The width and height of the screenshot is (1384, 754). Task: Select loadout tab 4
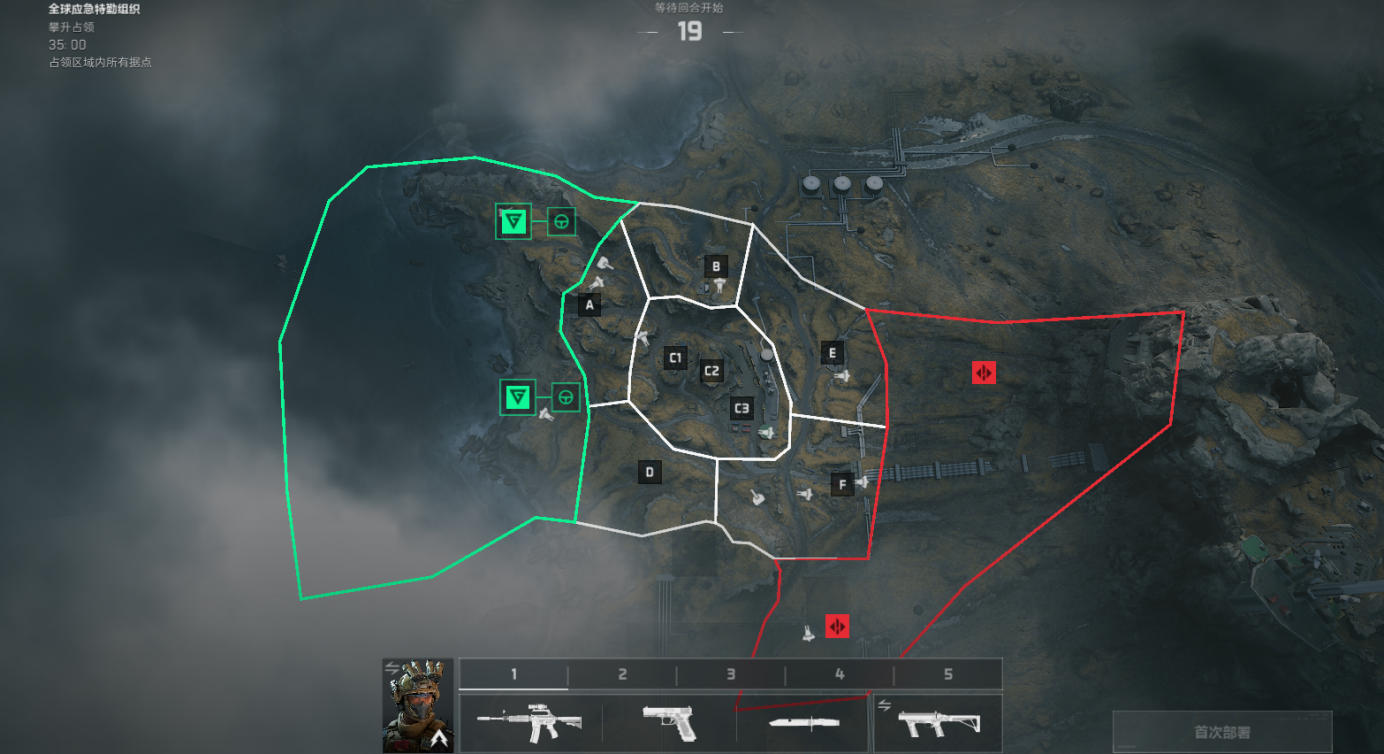click(x=839, y=674)
